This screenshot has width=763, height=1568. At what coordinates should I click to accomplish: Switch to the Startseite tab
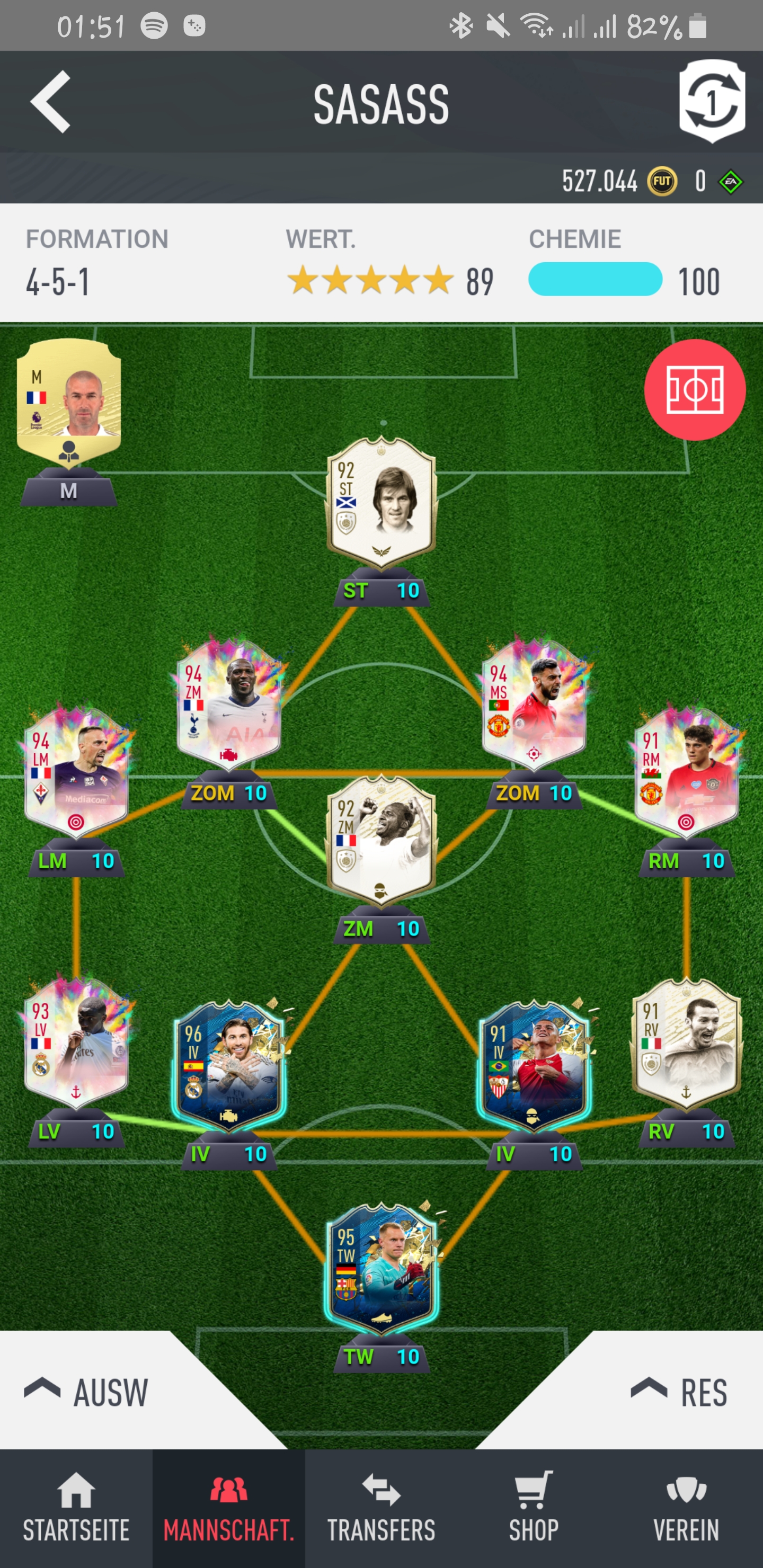point(76,1508)
